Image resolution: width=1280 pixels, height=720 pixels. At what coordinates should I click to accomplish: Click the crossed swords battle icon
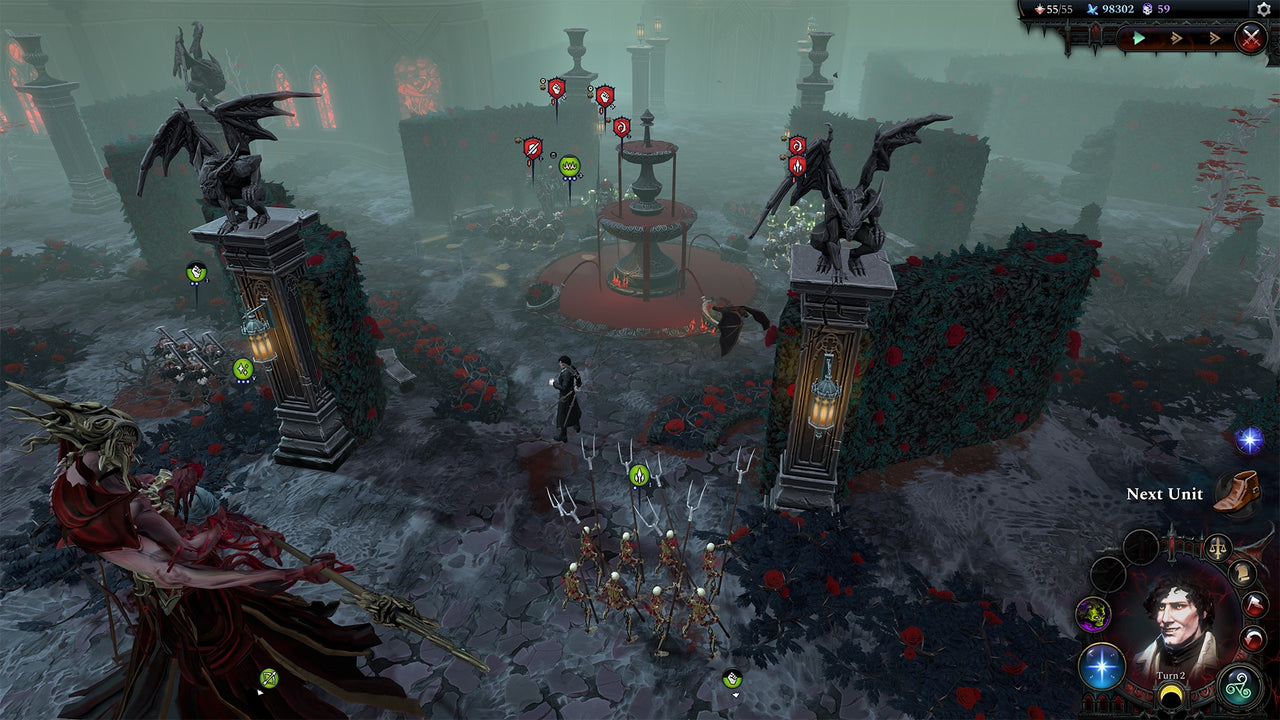1252,38
